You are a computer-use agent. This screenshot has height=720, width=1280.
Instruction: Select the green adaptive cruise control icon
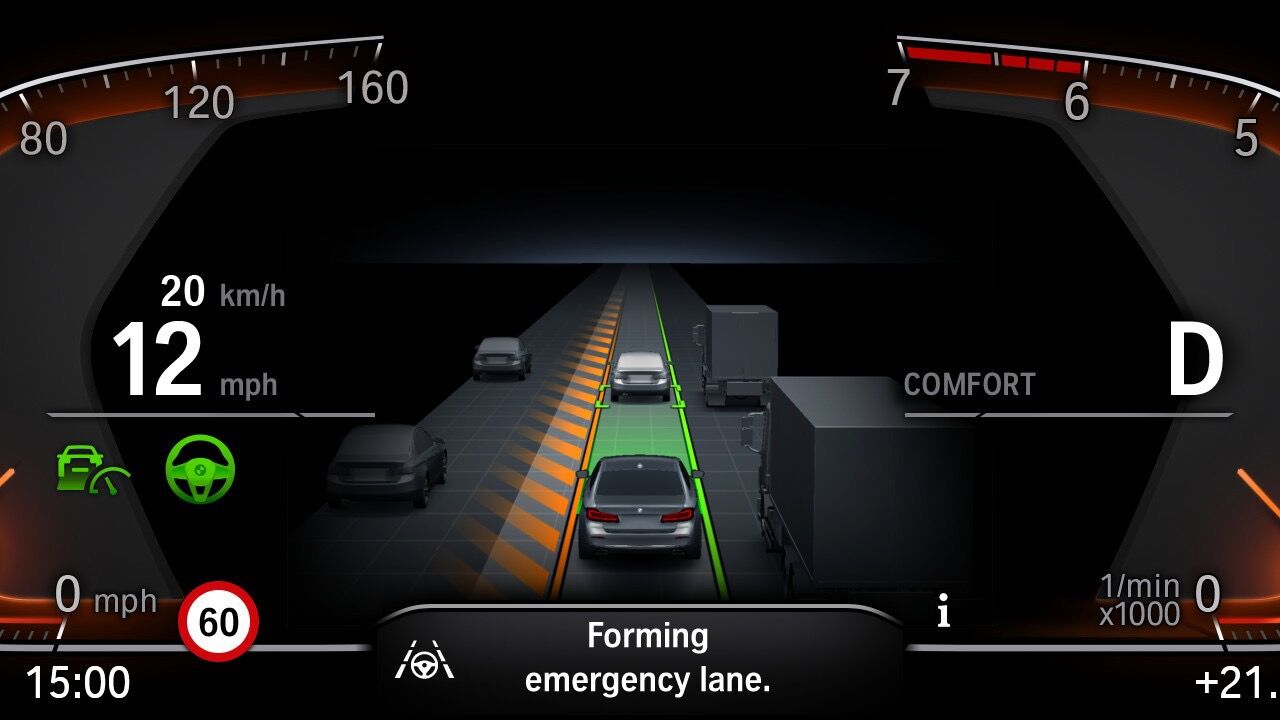[92, 470]
